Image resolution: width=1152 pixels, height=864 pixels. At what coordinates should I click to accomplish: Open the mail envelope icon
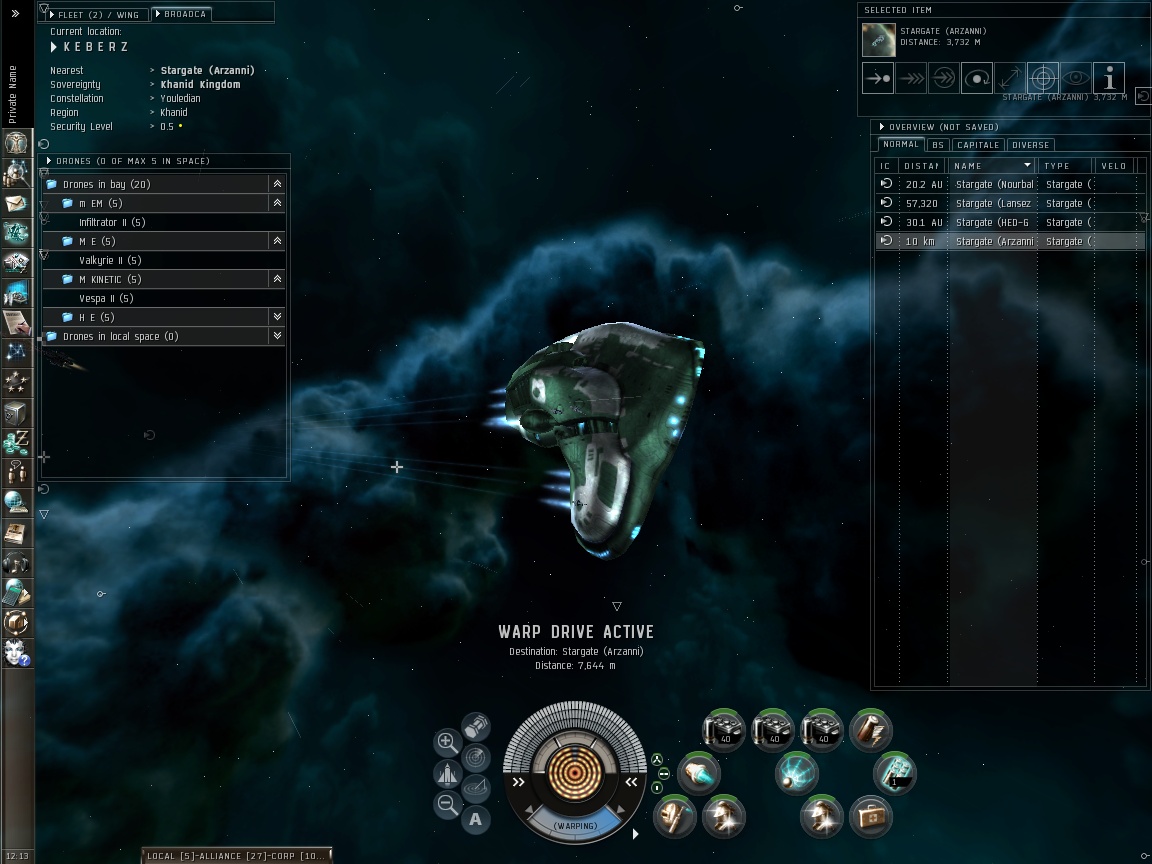pyautogui.click(x=16, y=203)
